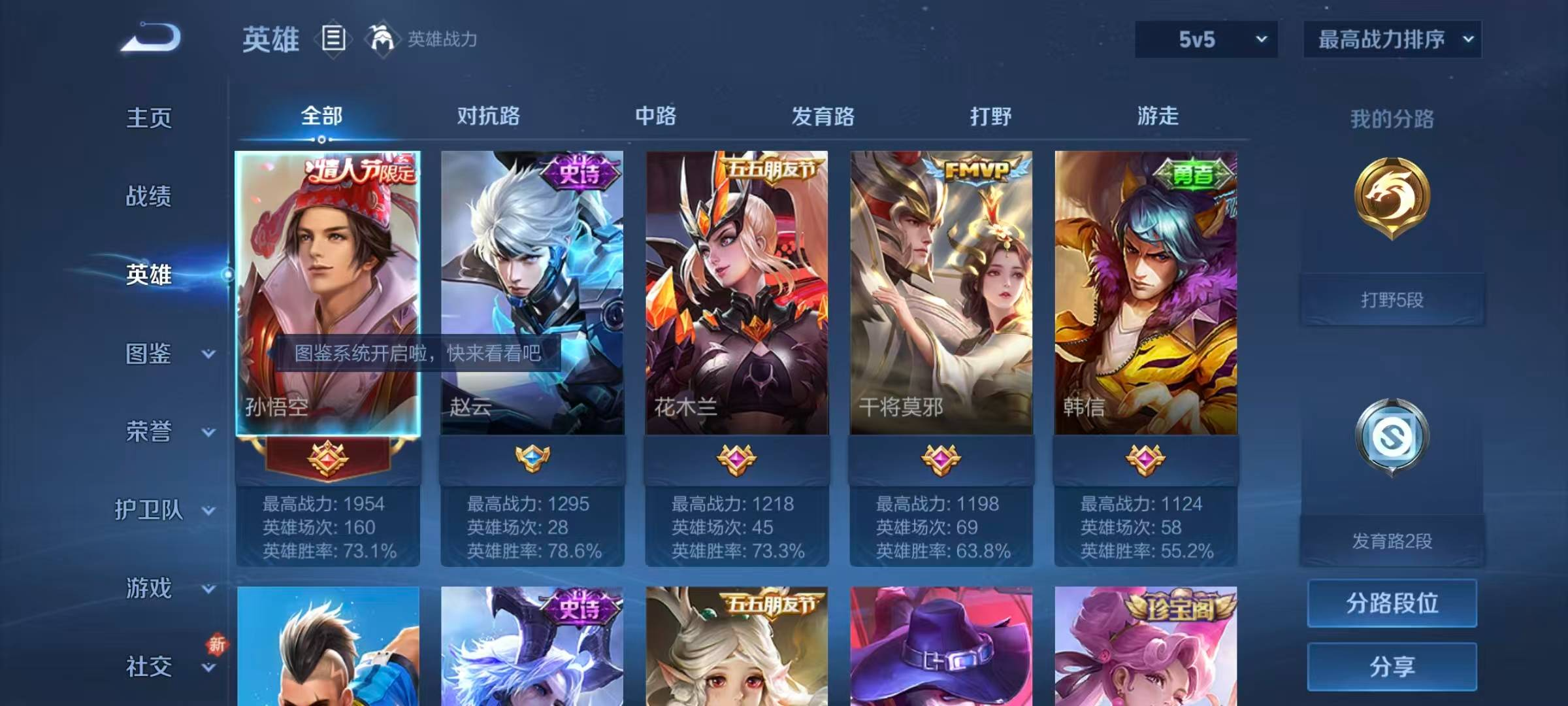This screenshot has height=706, width=1568.
Task: Open the 5v5 mode dropdown
Action: [1204, 39]
